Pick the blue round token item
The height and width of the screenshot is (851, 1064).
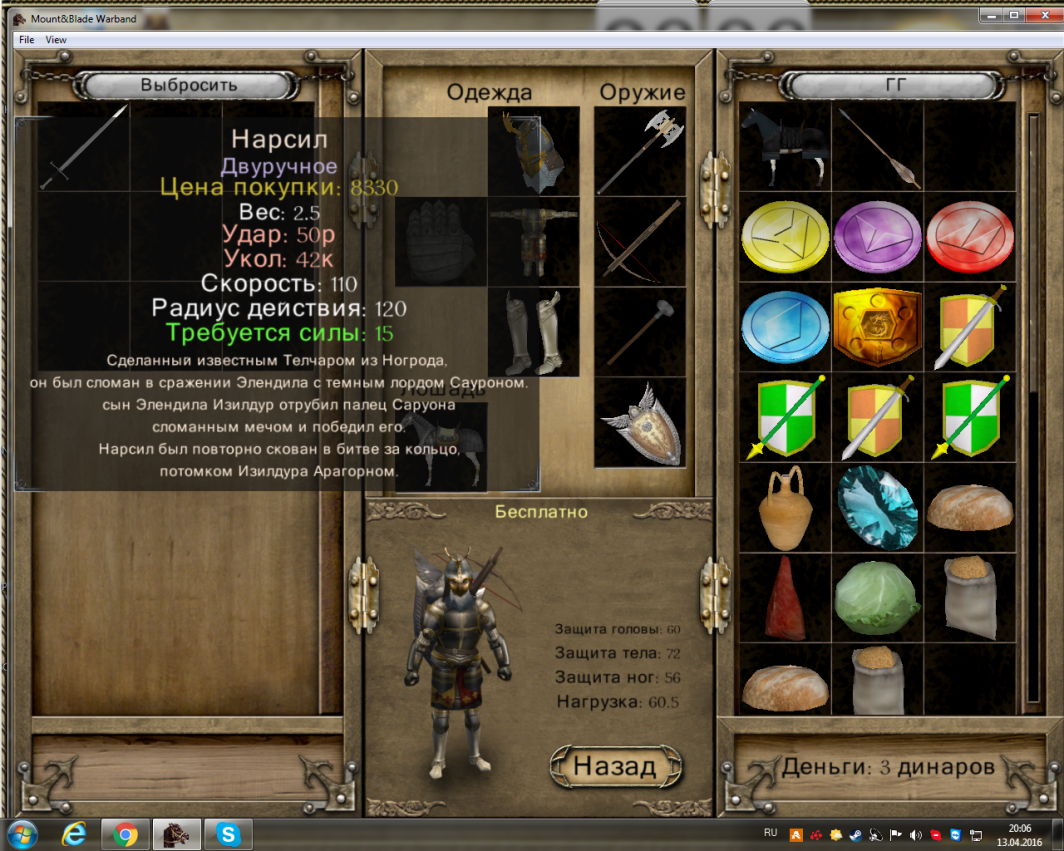coord(785,327)
